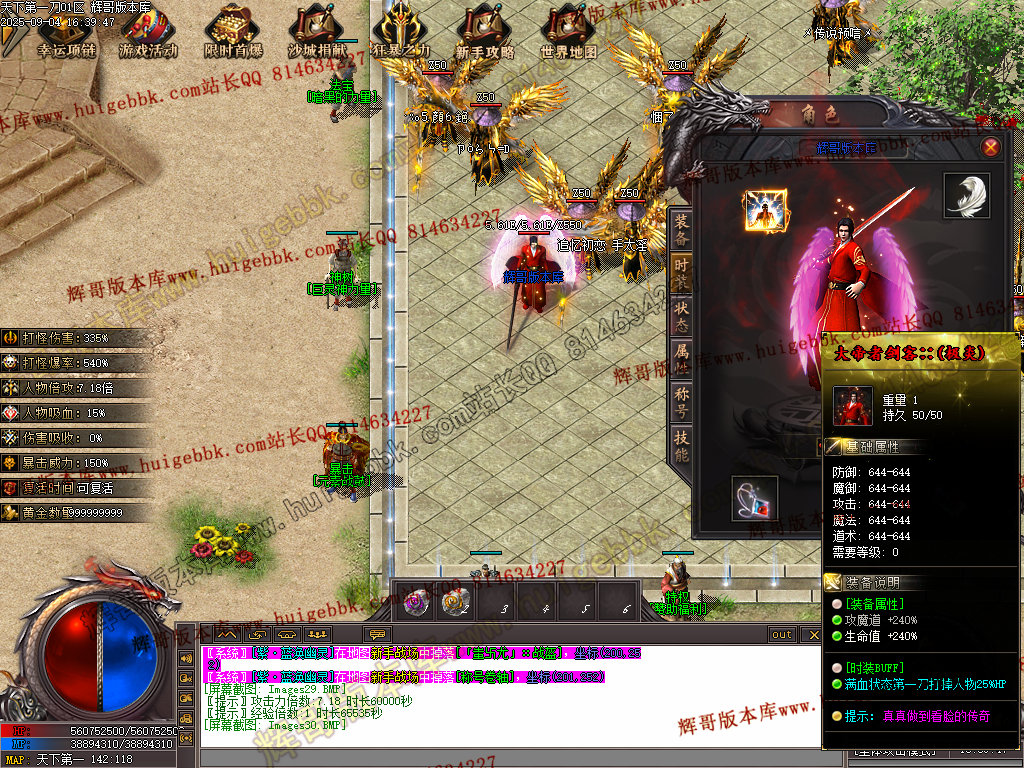1024x768 pixels.
Task: Select the glowing costume slot in character panel
Action: (765, 210)
